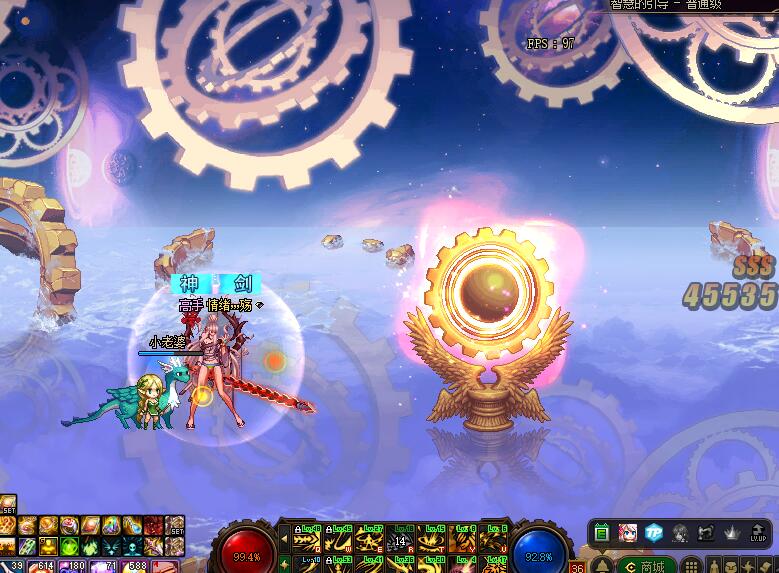Image resolution: width=779 pixels, height=573 pixels.
Task: Activate the Lv.15 skill on T
Action: tap(432, 538)
